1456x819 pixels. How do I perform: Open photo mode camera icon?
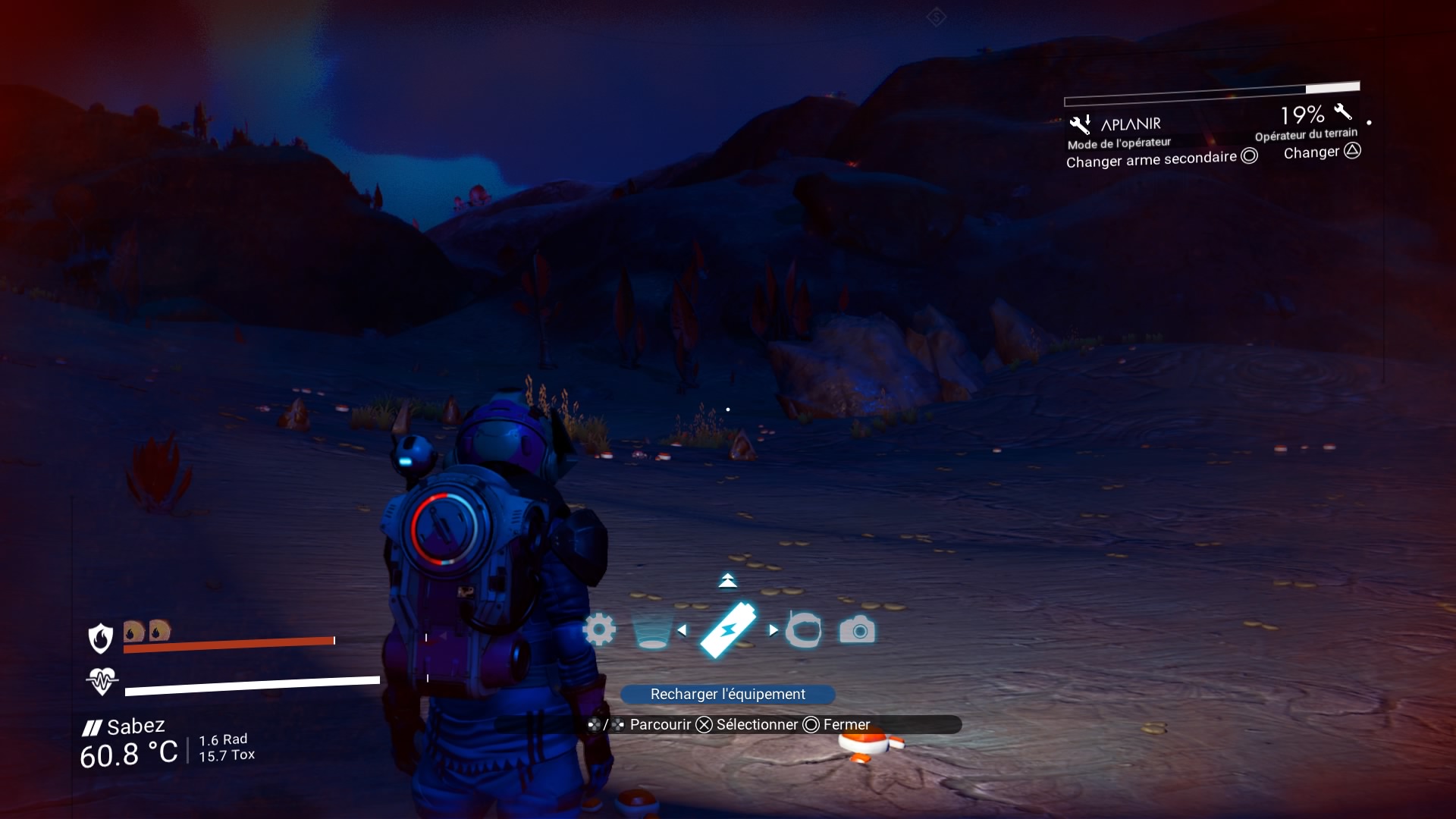(858, 630)
